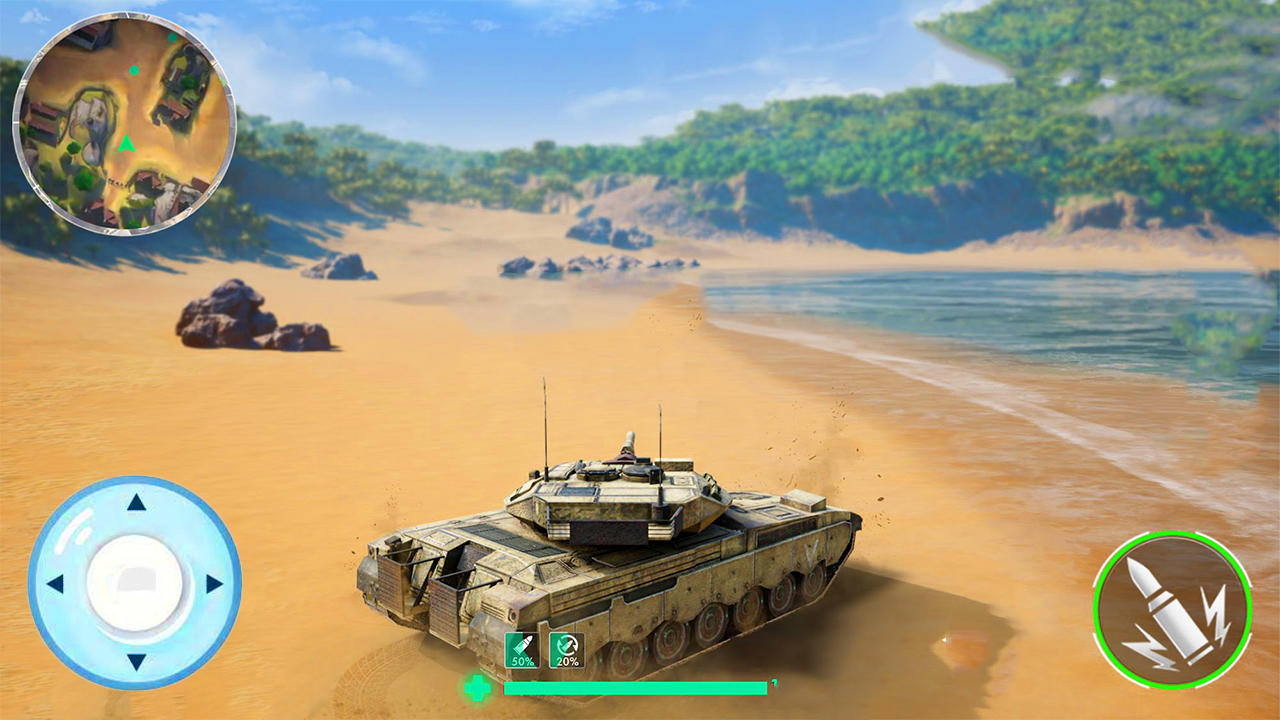
Task: Tap the 50% percentage label
Action: (x=521, y=663)
